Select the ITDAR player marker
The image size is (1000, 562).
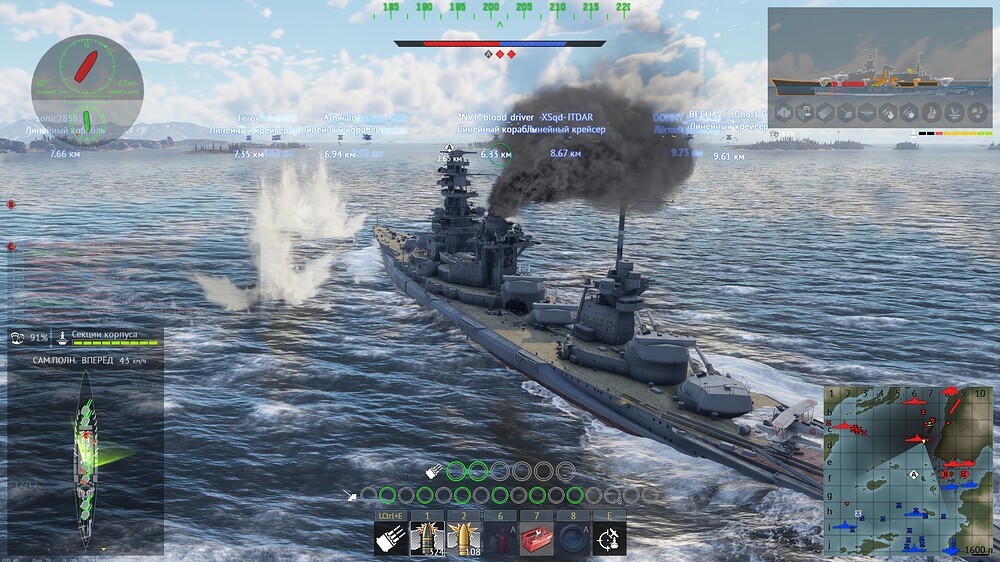(x=566, y=118)
